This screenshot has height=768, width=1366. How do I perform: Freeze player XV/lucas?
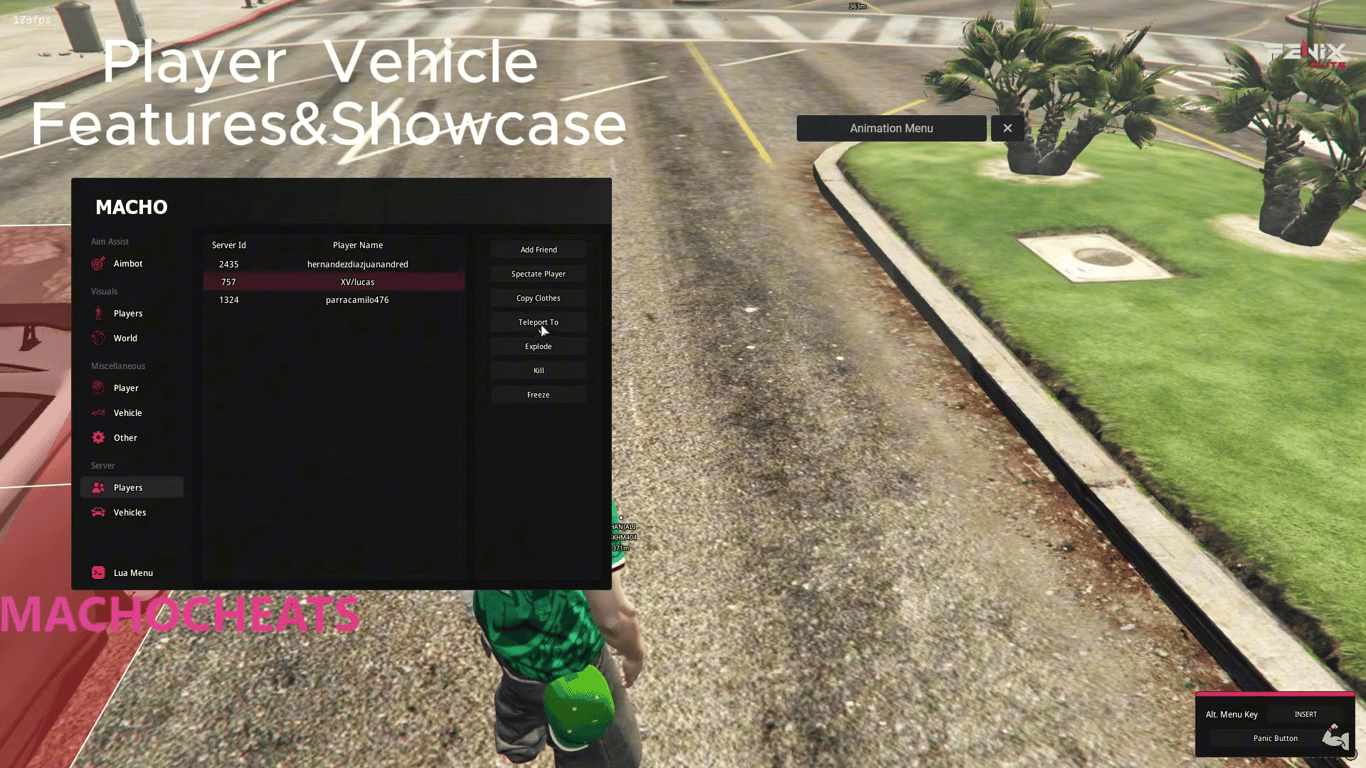(x=538, y=394)
